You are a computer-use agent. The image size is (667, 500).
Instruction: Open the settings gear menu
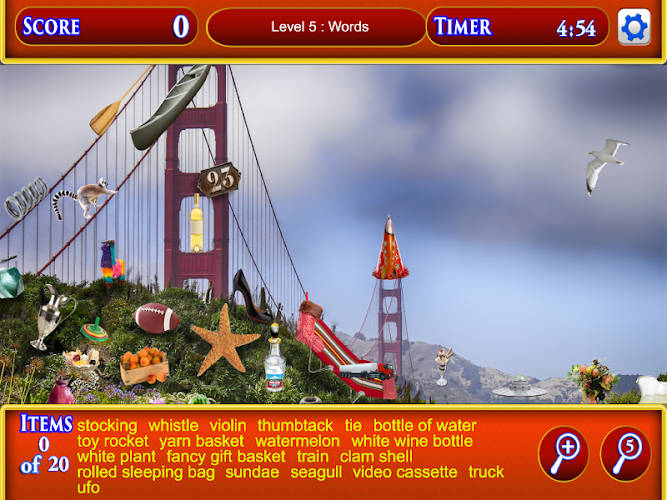coord(634,27)
